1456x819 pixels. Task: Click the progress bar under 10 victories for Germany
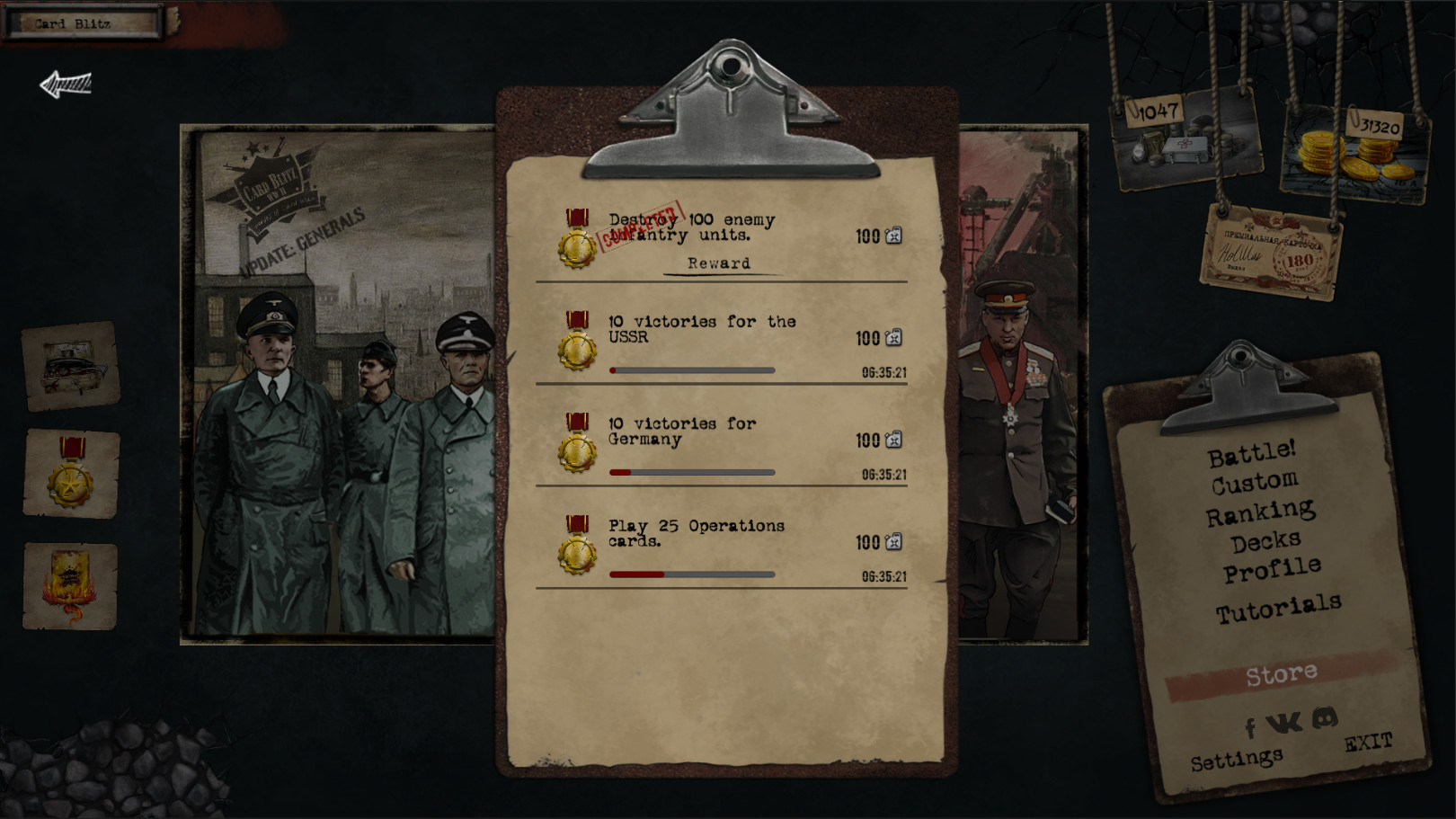click(x=692, y=471)
